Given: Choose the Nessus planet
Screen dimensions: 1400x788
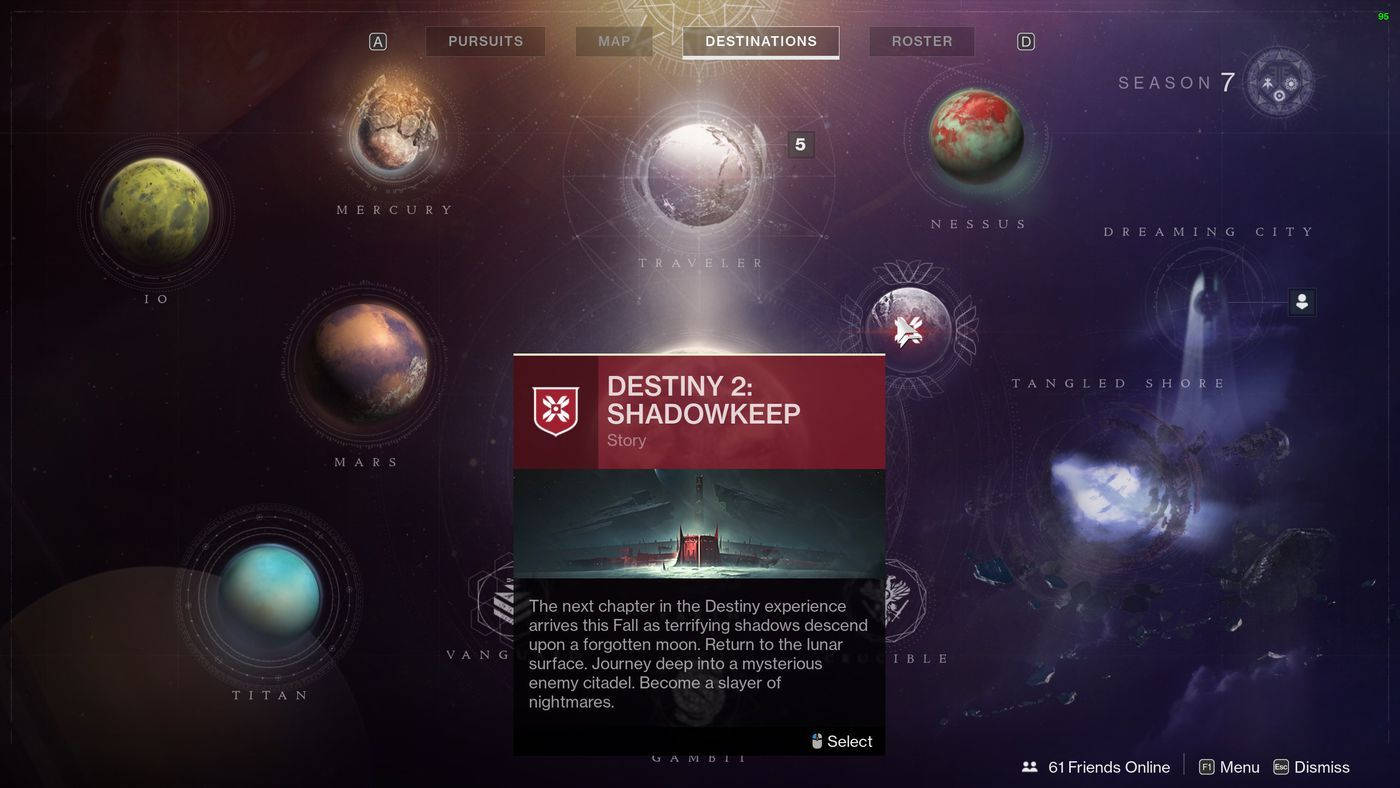Looking at the screenshot, I should click(x=976, y=137).
